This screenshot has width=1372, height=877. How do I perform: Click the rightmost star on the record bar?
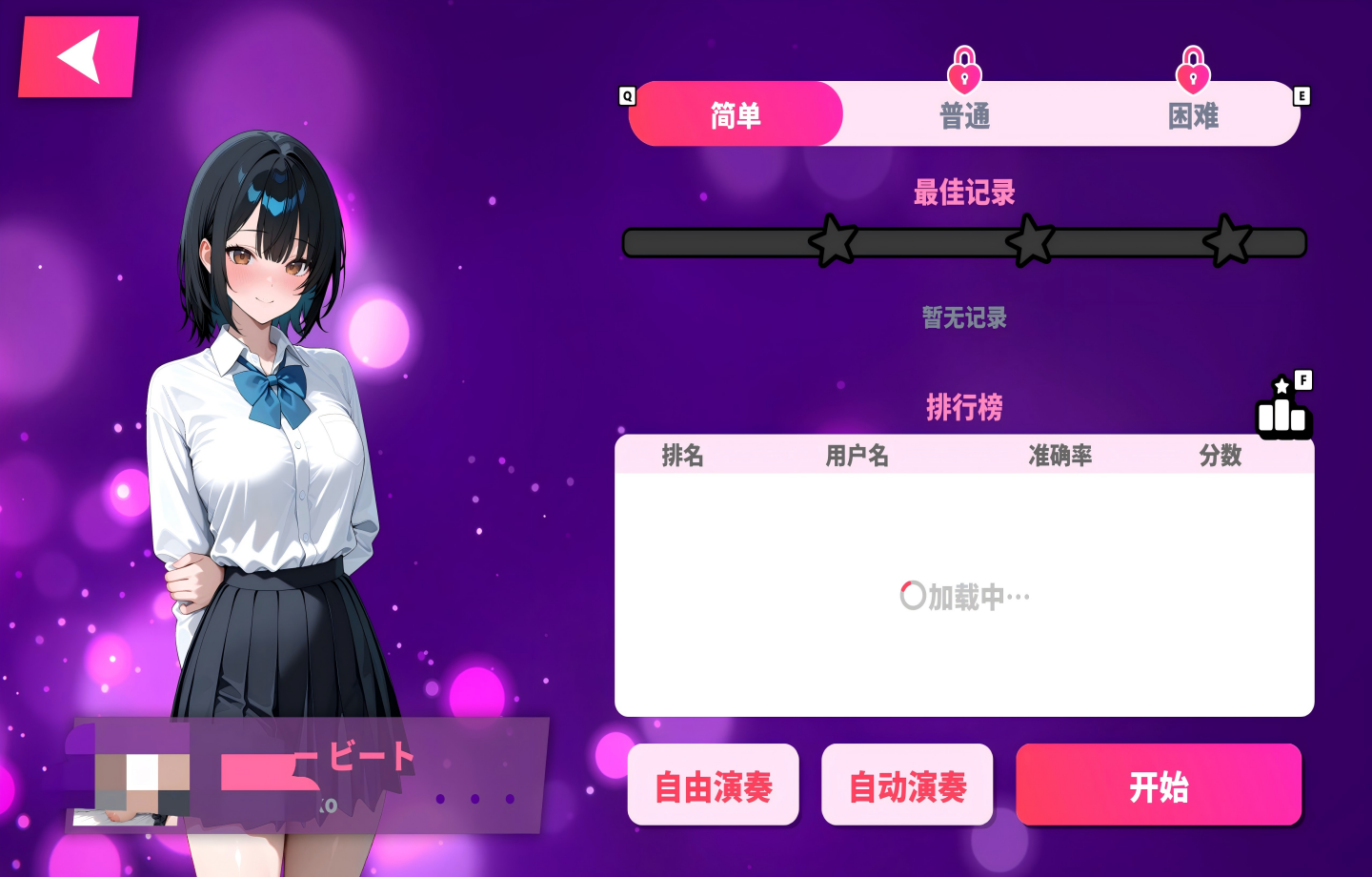click(1229, 241)
